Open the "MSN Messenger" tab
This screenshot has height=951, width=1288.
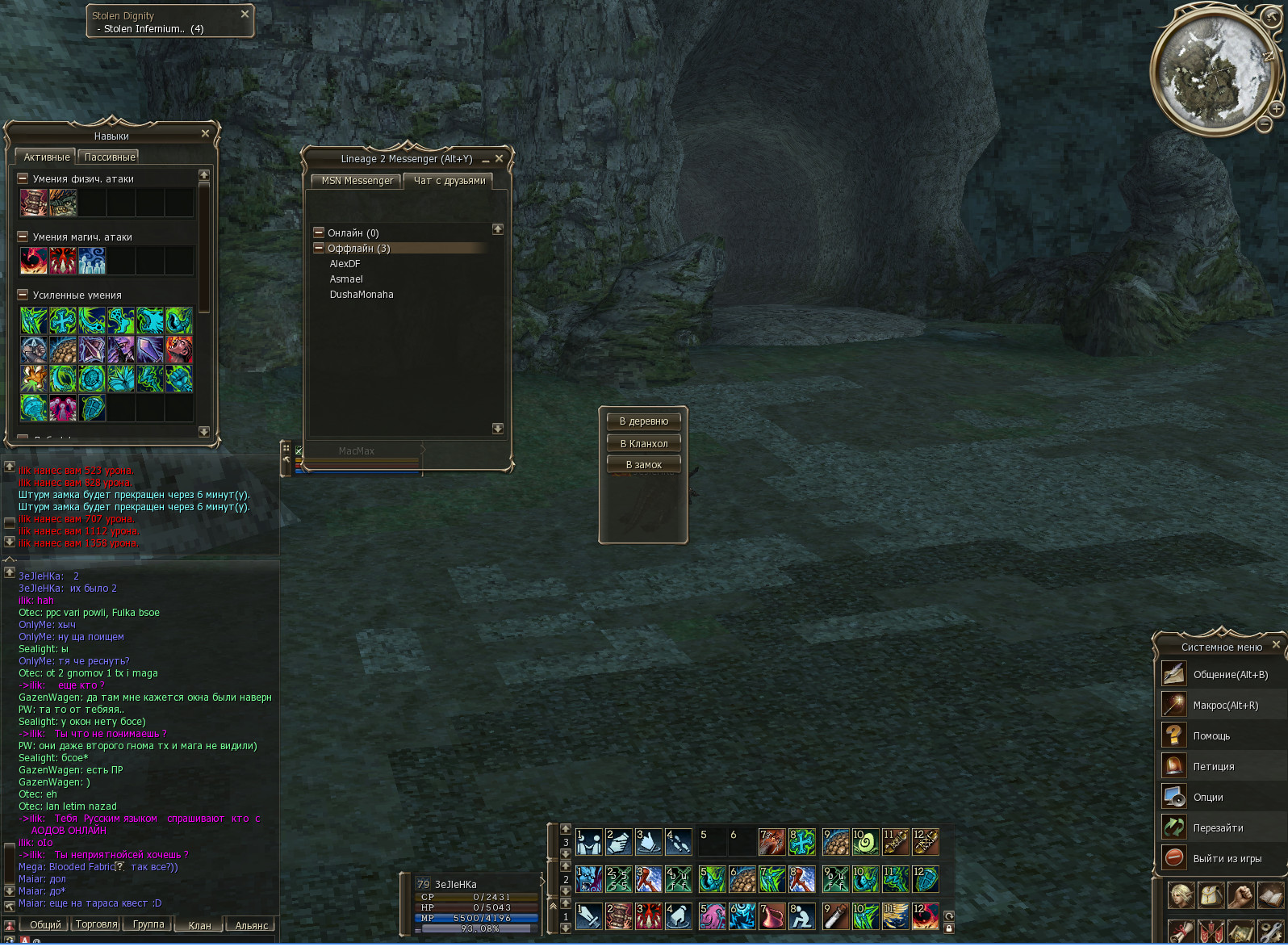pos(357,181)
